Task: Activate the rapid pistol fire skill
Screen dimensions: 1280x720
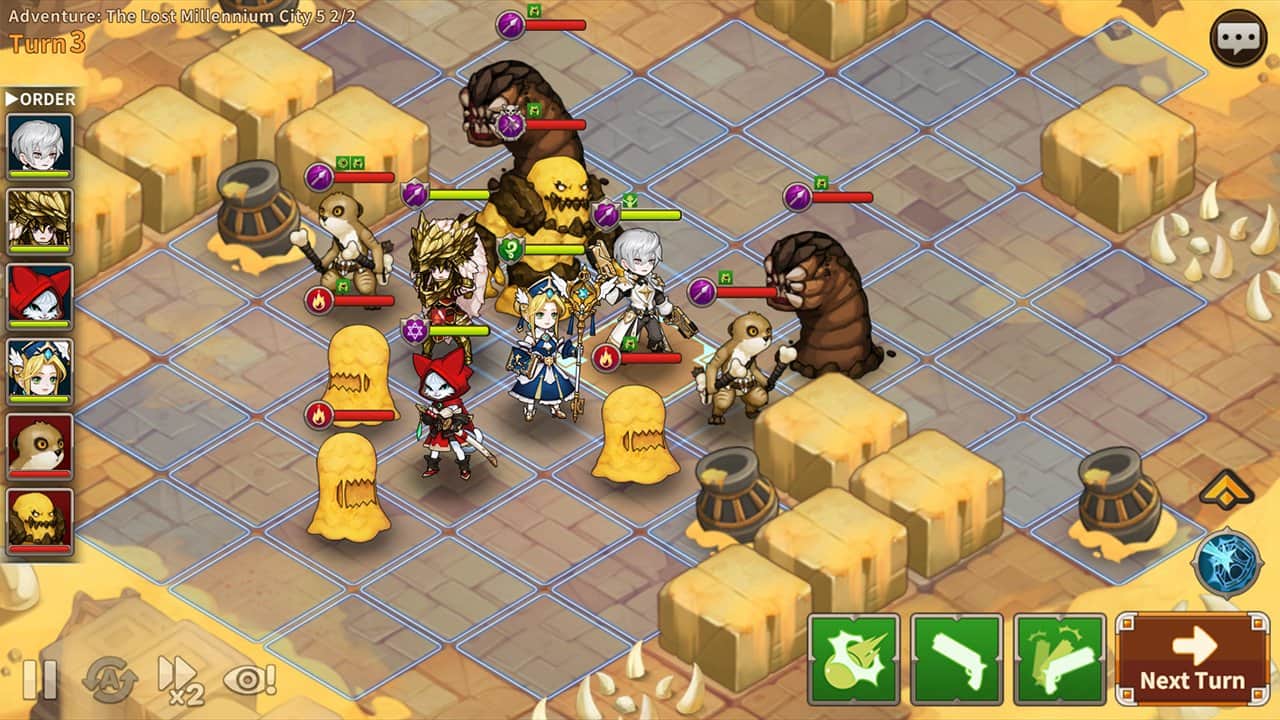Action: [x=1059, y=659]
